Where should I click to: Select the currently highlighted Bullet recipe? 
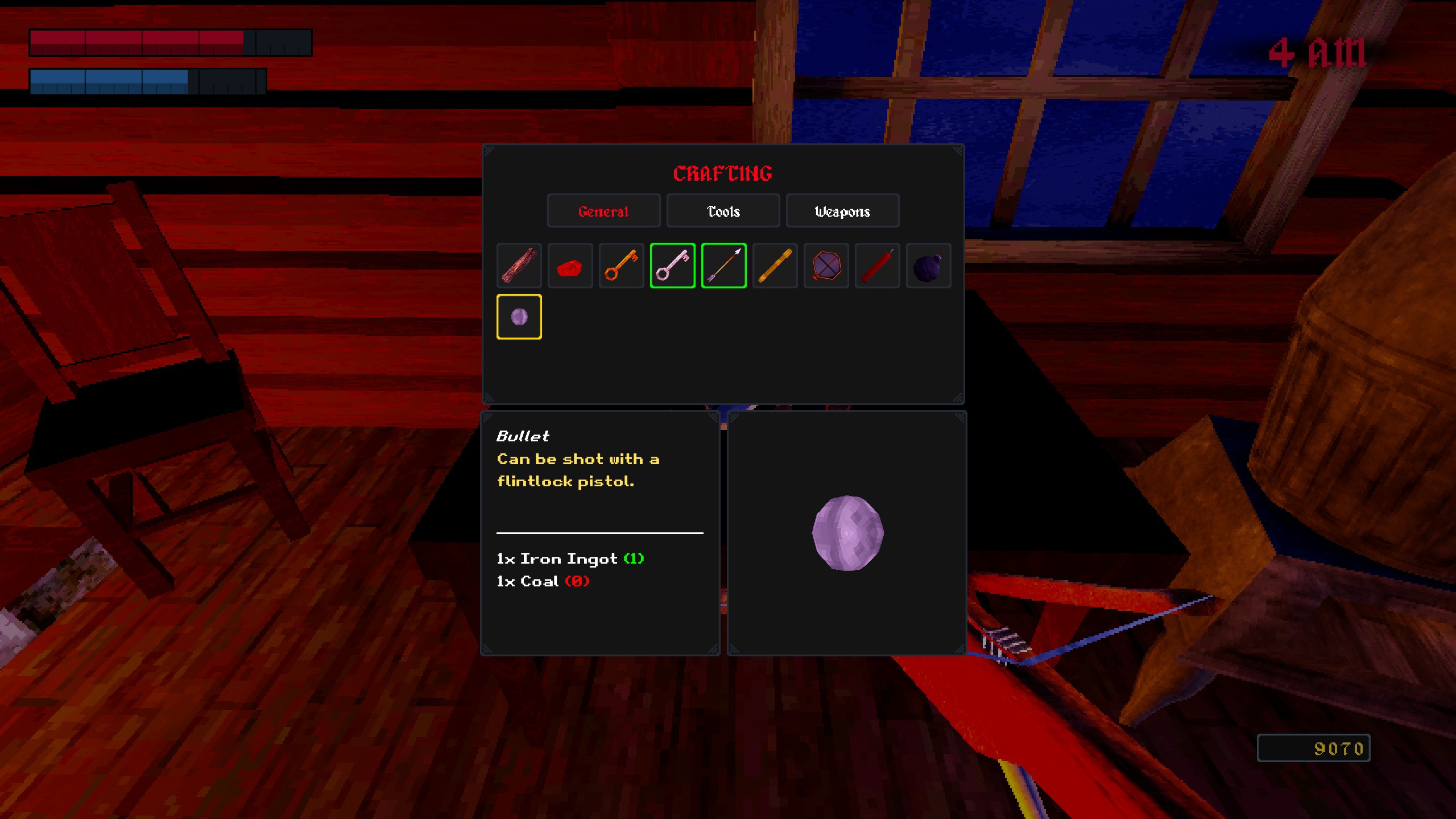519,317
